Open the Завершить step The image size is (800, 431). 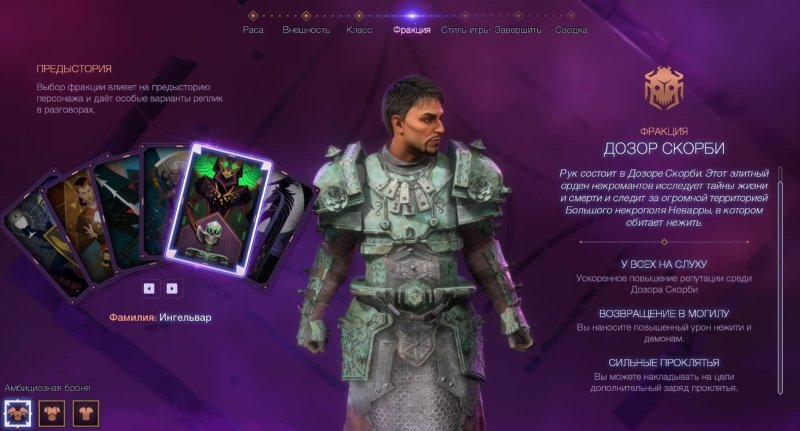pyautogui.click(x=518, y=29)
